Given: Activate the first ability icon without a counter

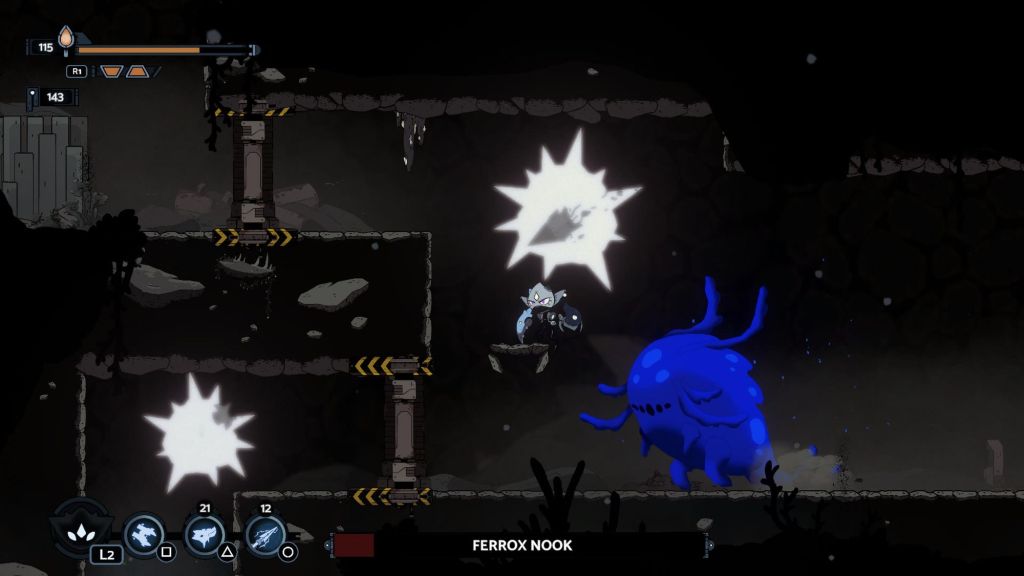Looking at the screenshot, I should 144,533.
